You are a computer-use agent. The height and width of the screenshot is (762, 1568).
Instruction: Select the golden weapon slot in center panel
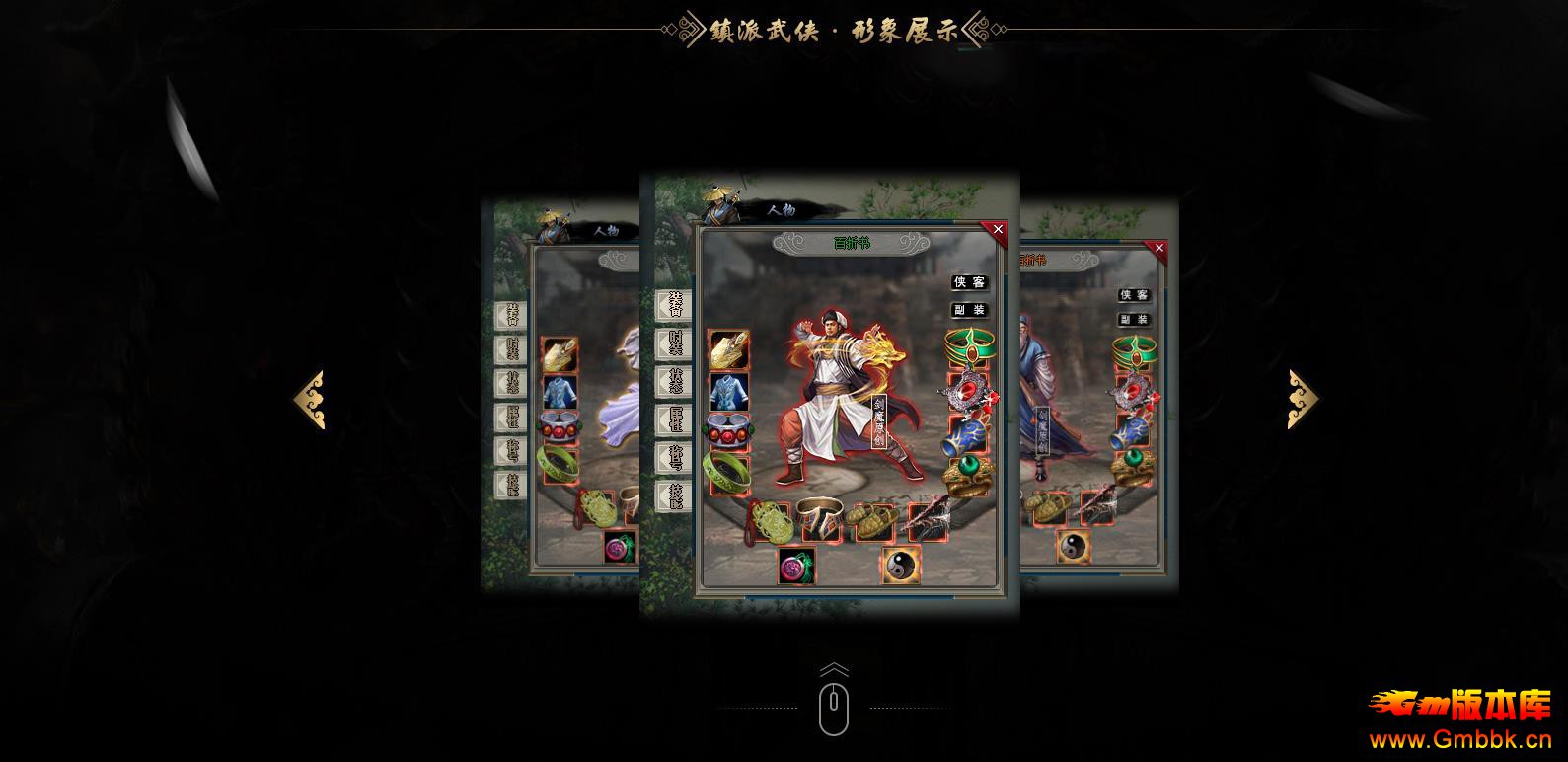click(x=729, y=351)
